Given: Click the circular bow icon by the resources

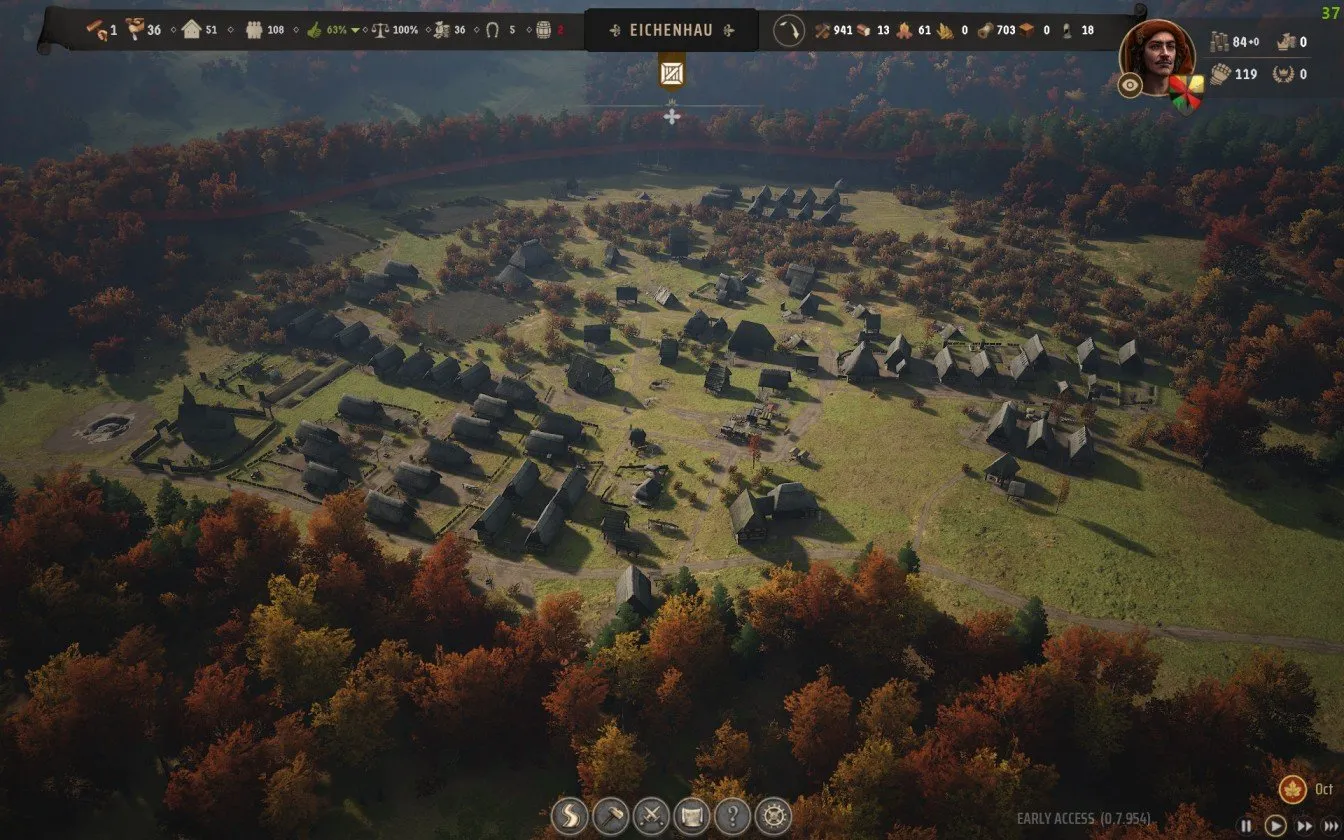Looking at the screenshot, I should (788, 30).
